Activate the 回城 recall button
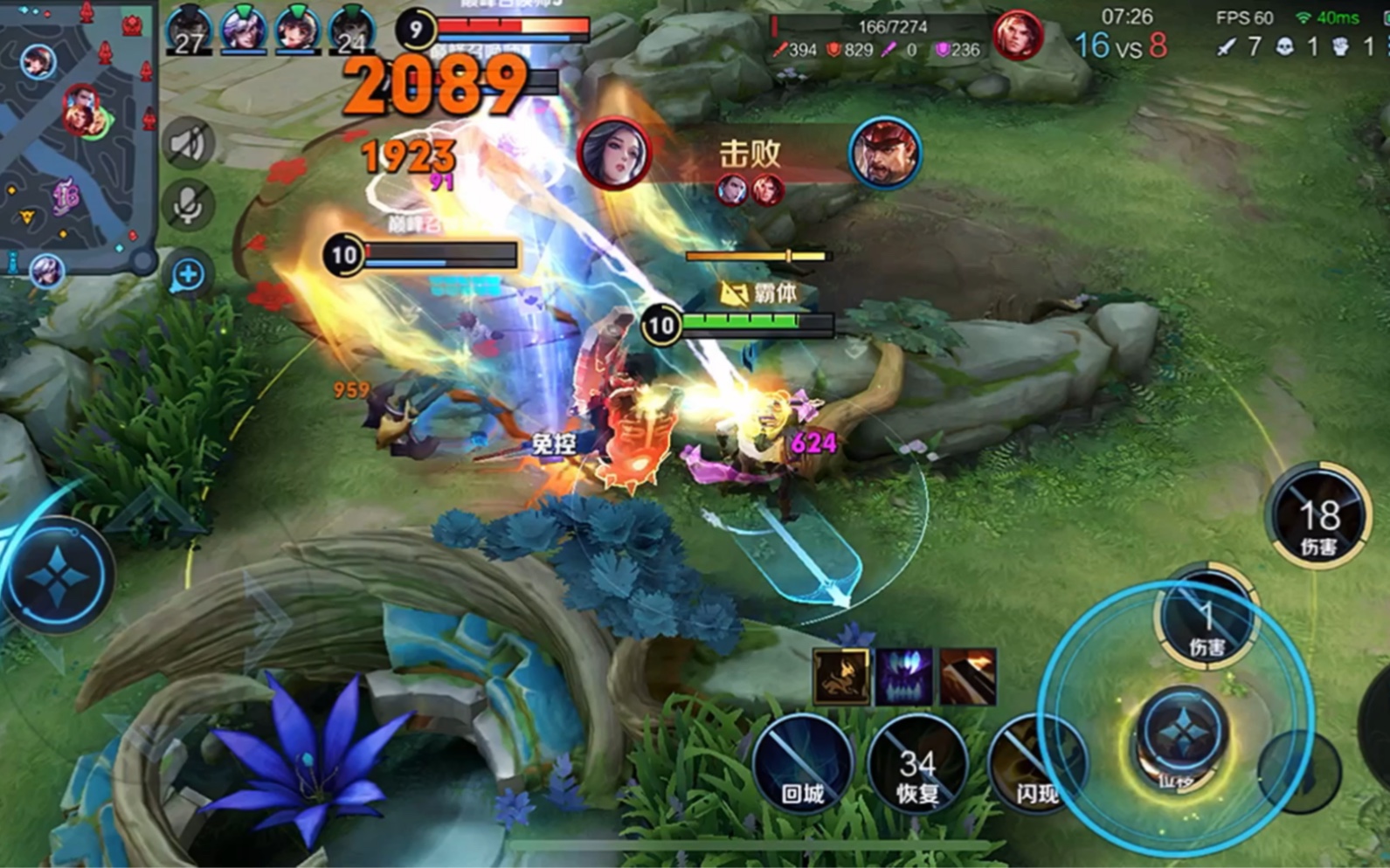 (x=802, y=763)
